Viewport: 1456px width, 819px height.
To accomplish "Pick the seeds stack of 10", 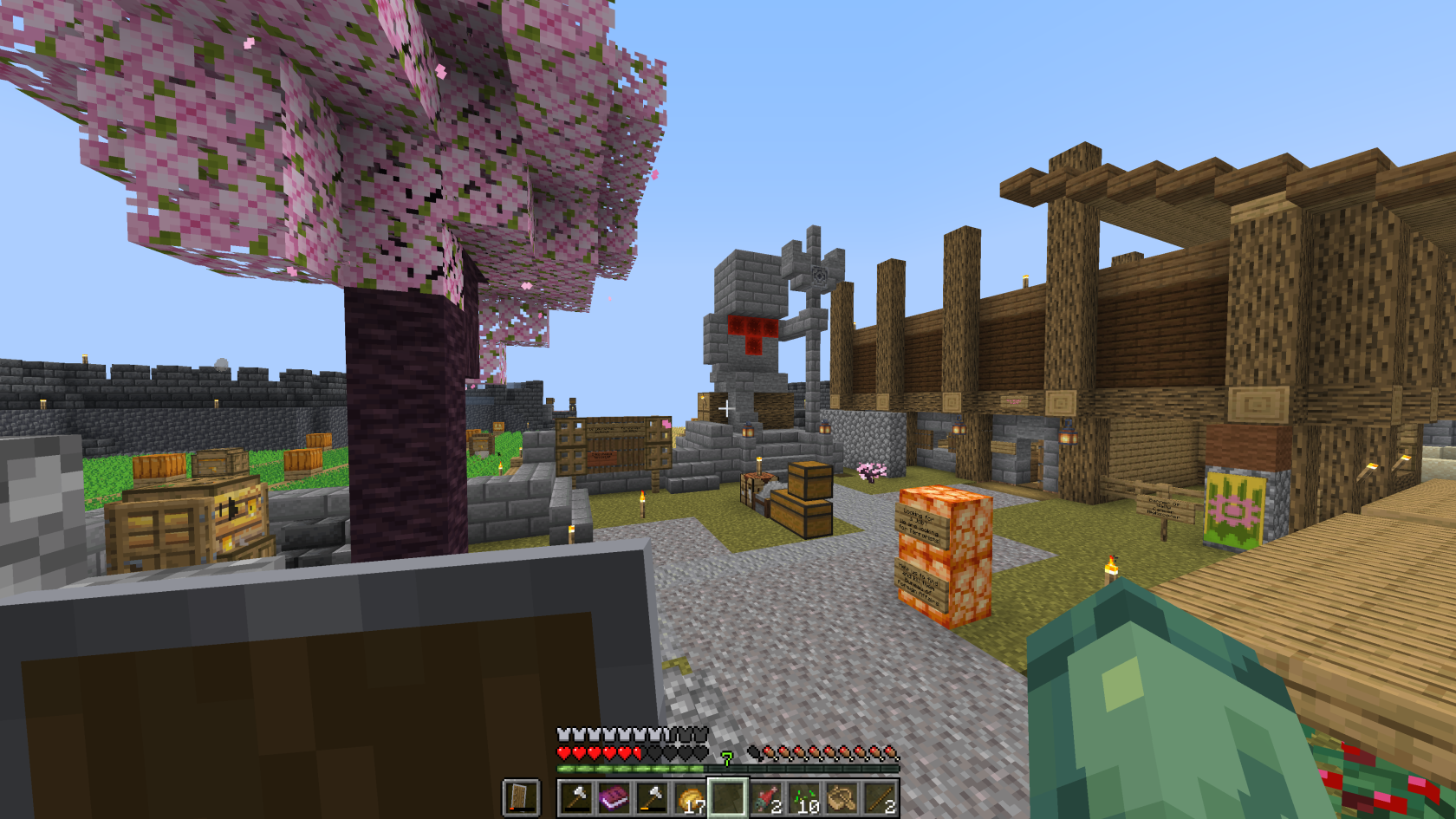I will [x=804, y=797].
